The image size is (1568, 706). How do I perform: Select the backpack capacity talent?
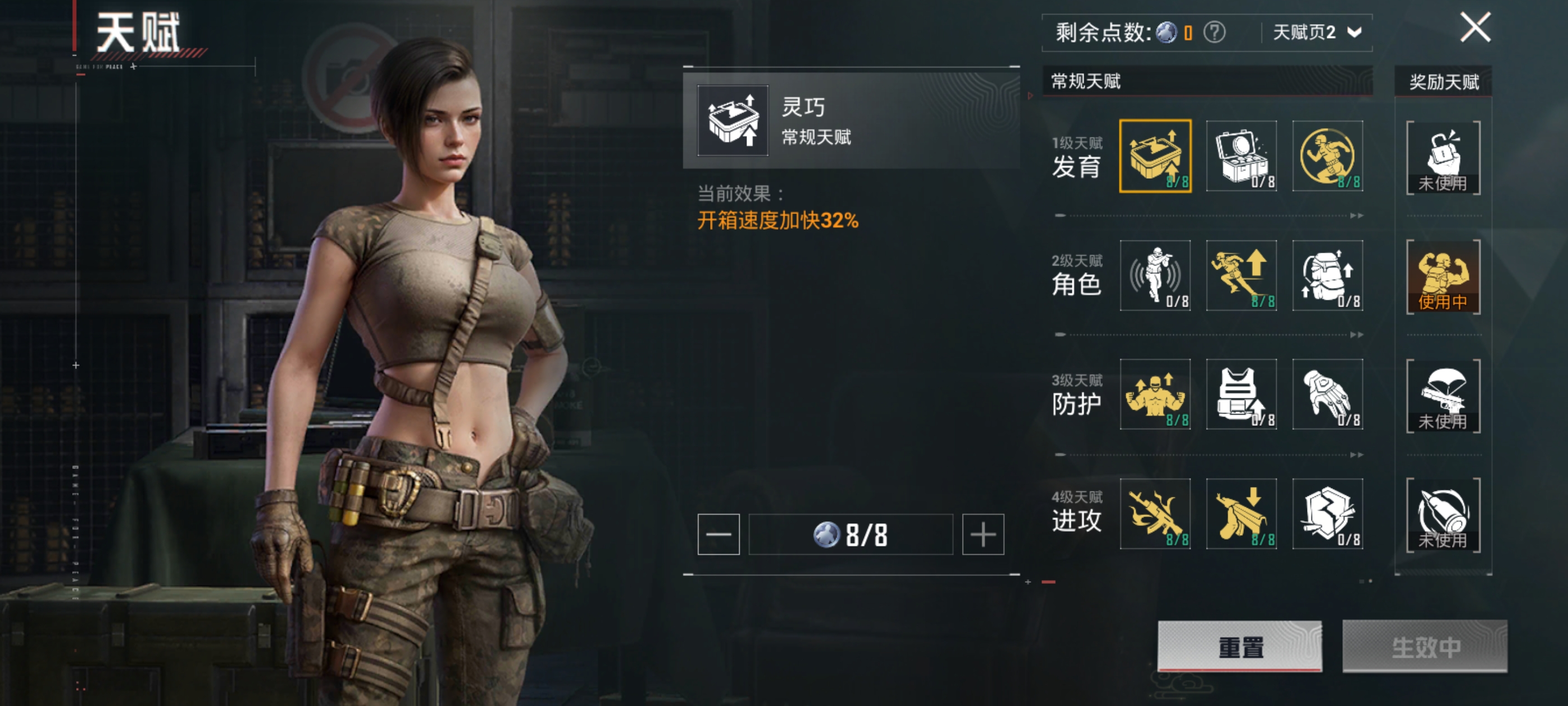coord(1327,275)
